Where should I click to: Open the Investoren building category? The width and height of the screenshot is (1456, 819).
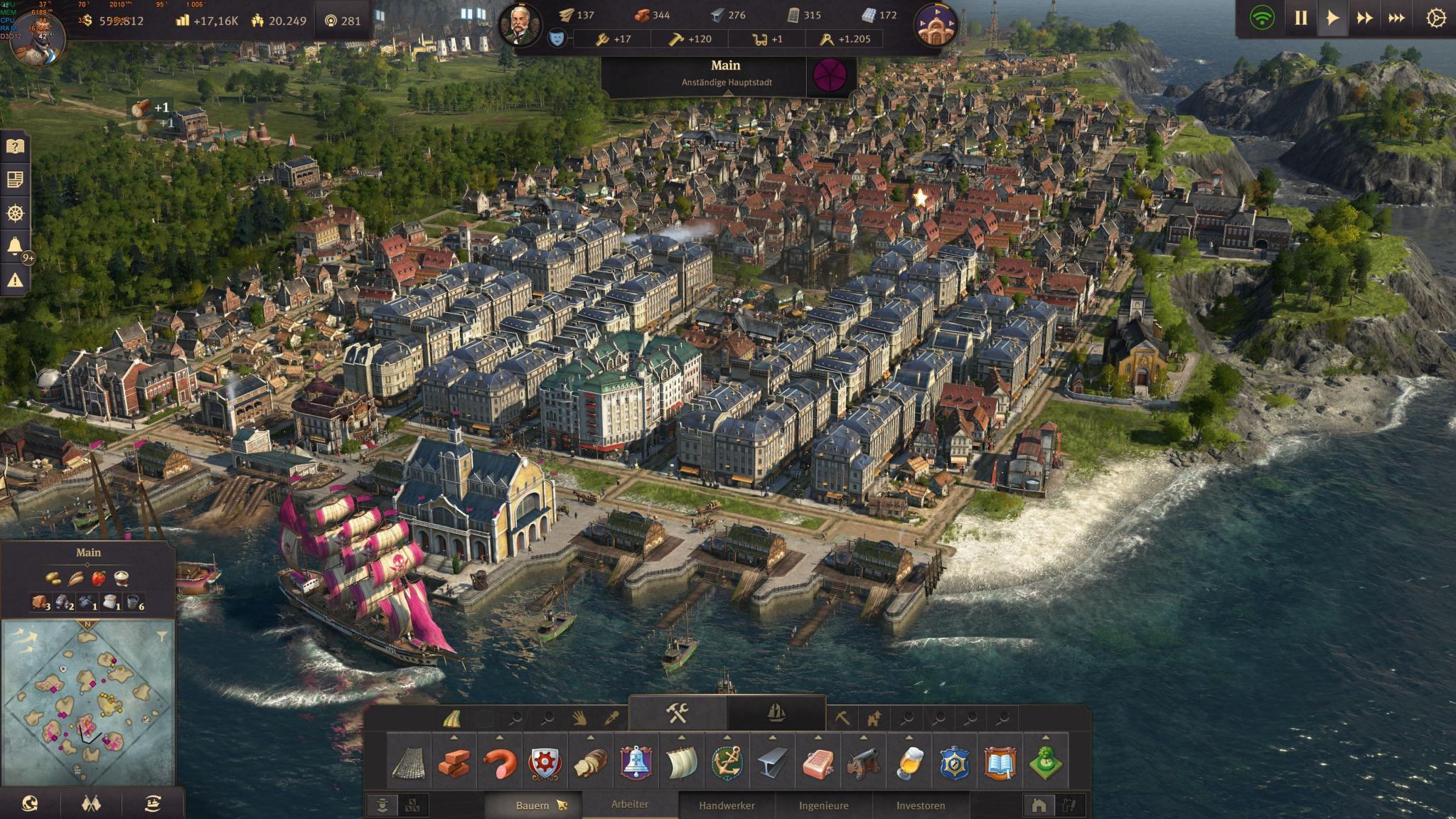[x=921, y=805]
